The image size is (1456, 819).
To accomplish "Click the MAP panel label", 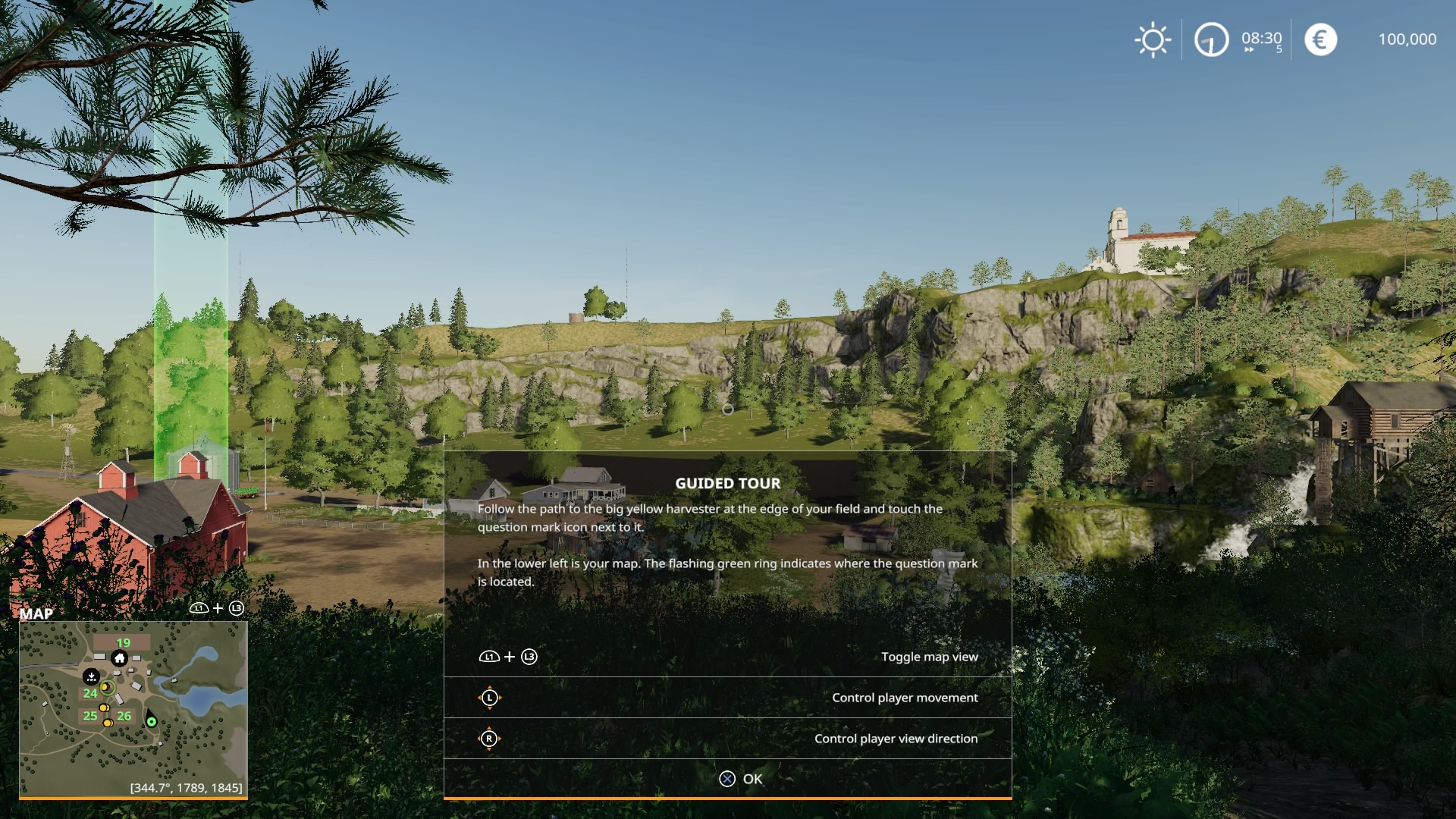I will (37, 613).
